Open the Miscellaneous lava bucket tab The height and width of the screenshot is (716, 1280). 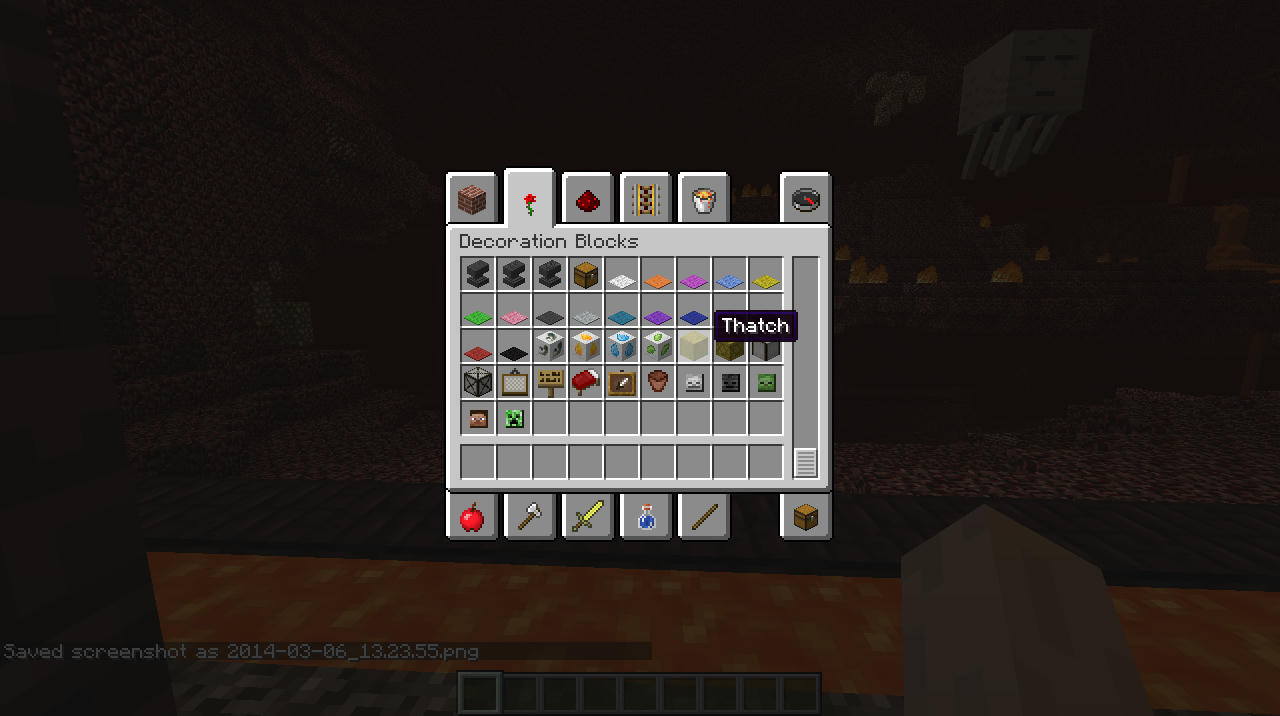click(704, 200)
